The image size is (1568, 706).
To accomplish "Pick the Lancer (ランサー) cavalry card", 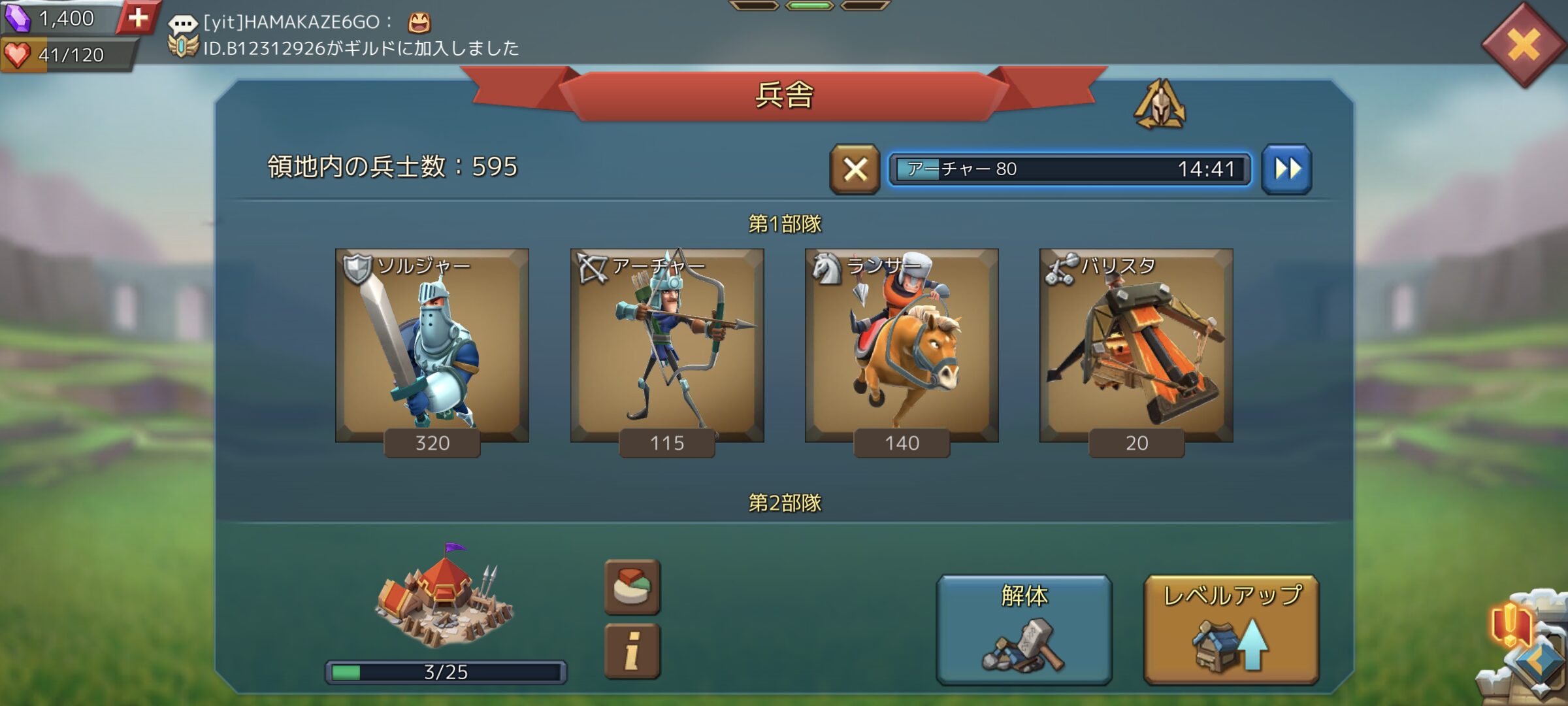I will [x=902, y=346].
